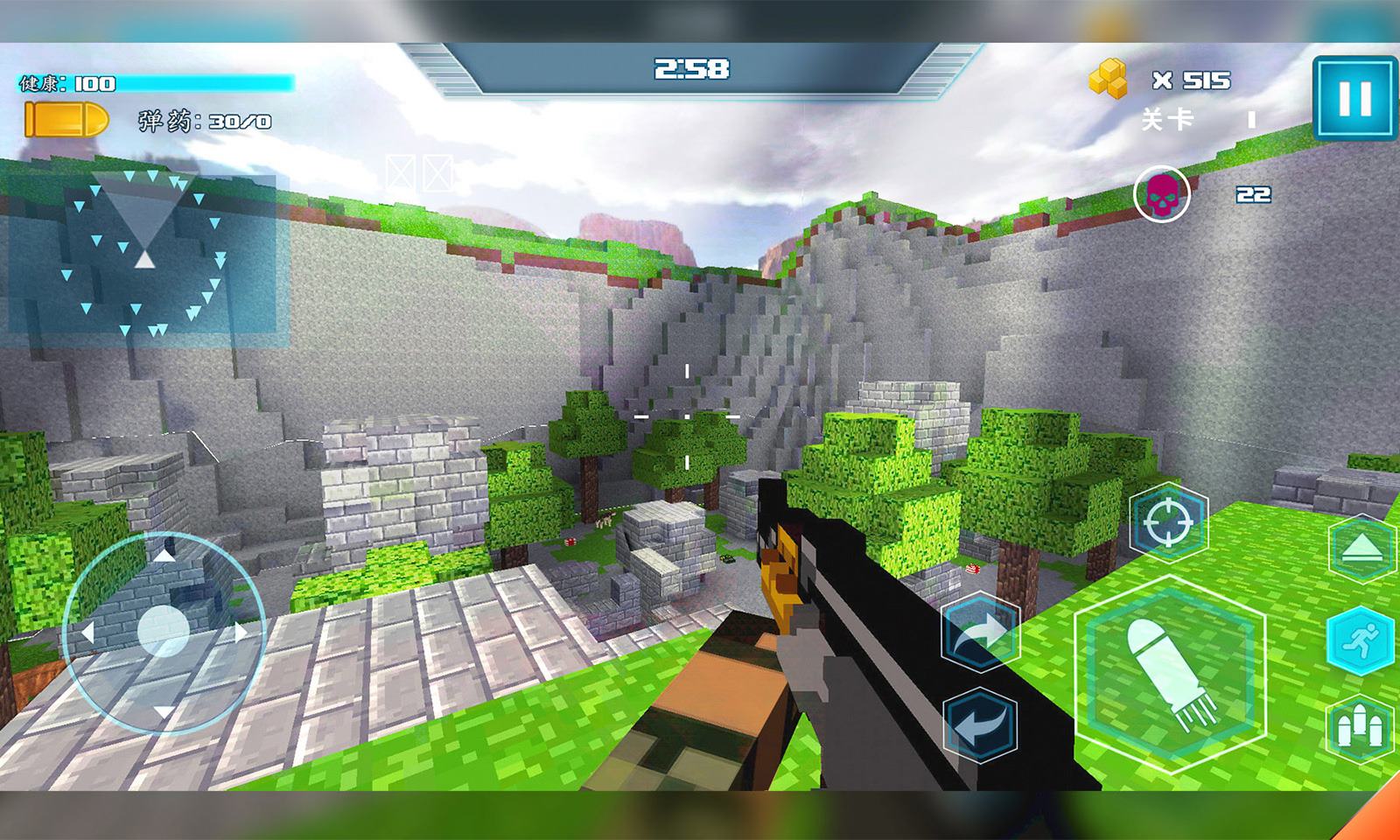Image resolution: width=1400 pixels, height=840 pixels.
Task: Tap the joystick's left arrow
Action: 87,632
